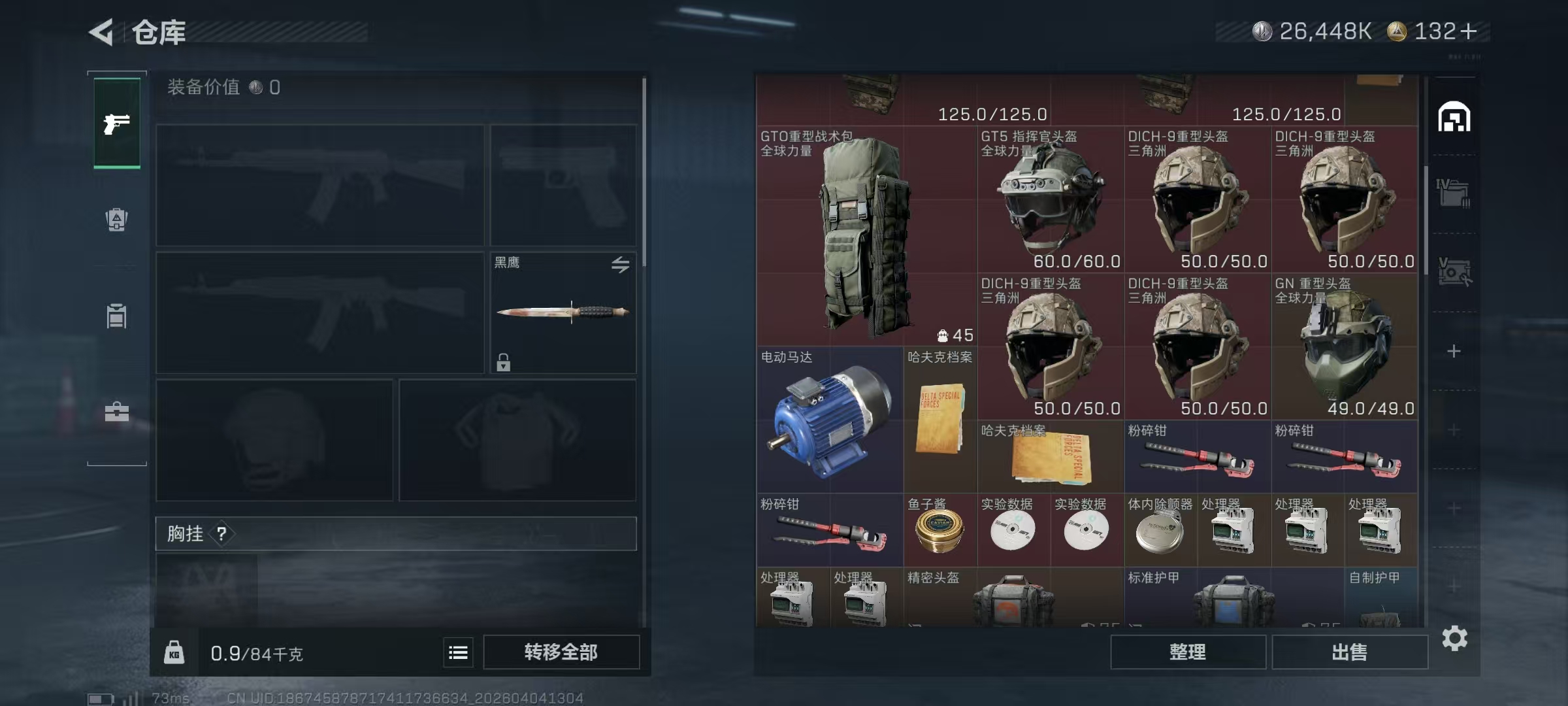Switch to the backpack tab icon

coord(117,220)
